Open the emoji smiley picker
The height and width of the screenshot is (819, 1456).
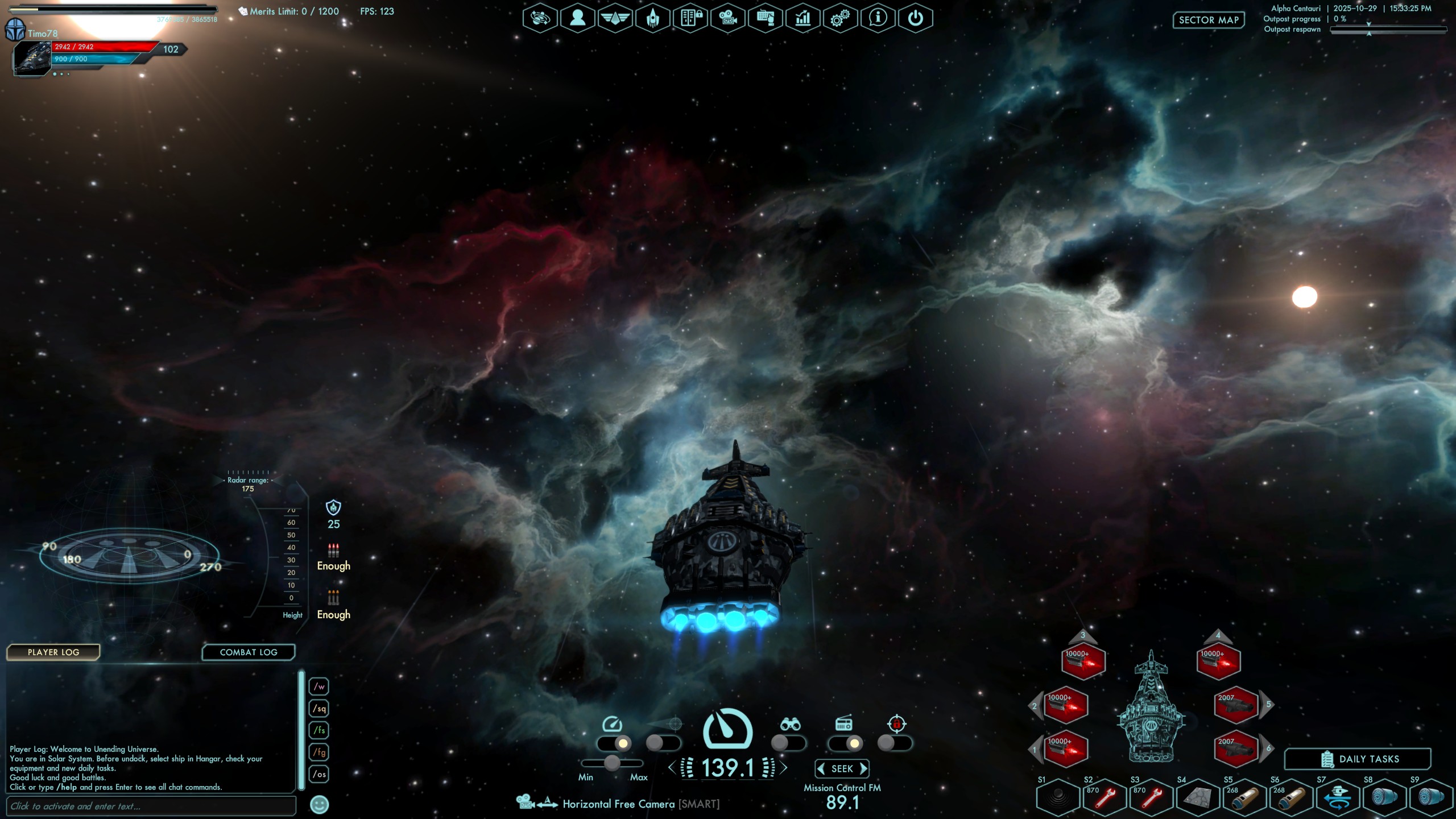[320, 804]
